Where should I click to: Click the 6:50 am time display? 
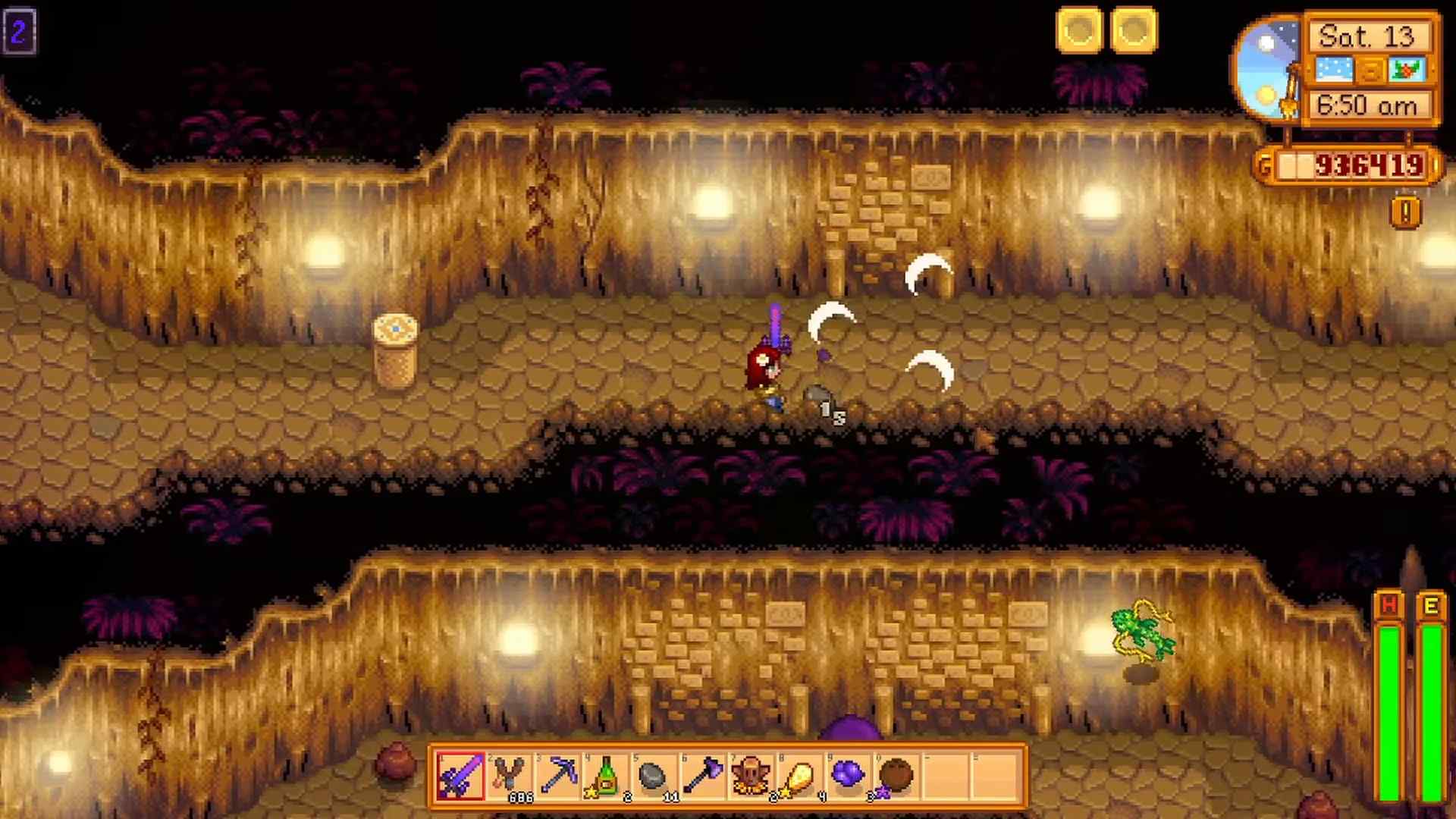click(1369, 106)
